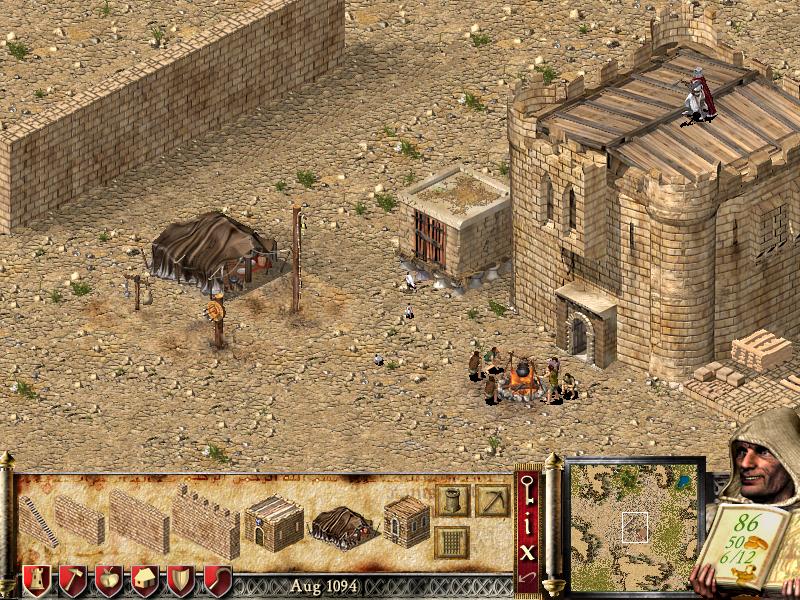Switch to the food processing sickle tab
This screenshot has width=800, height=600.
point(217,581)
